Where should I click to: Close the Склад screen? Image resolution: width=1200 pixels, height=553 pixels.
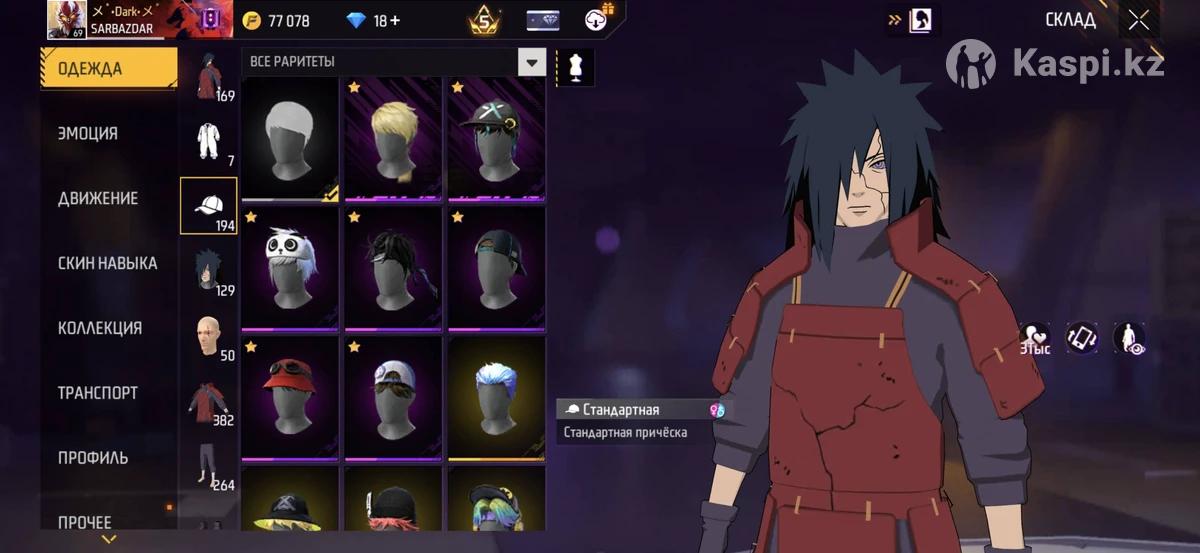click(x=1138, y=20)
